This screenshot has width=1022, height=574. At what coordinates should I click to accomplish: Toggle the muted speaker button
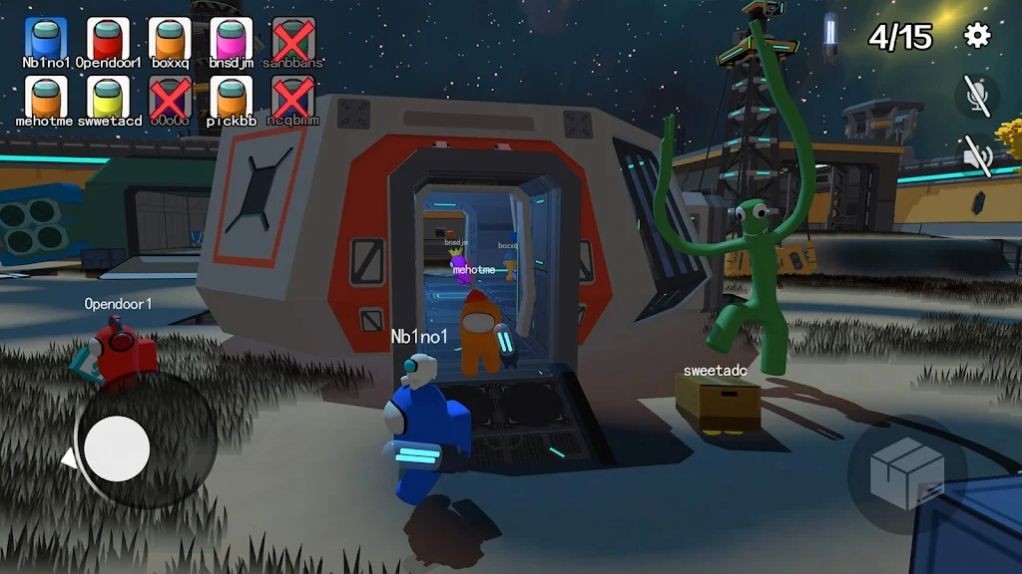click(976, 156)
